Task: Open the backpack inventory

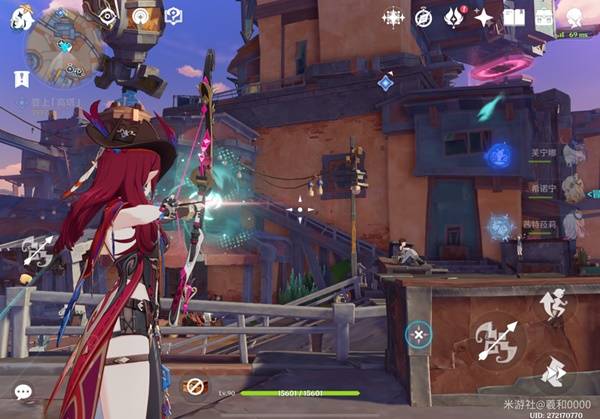Action: coord(544,17)
